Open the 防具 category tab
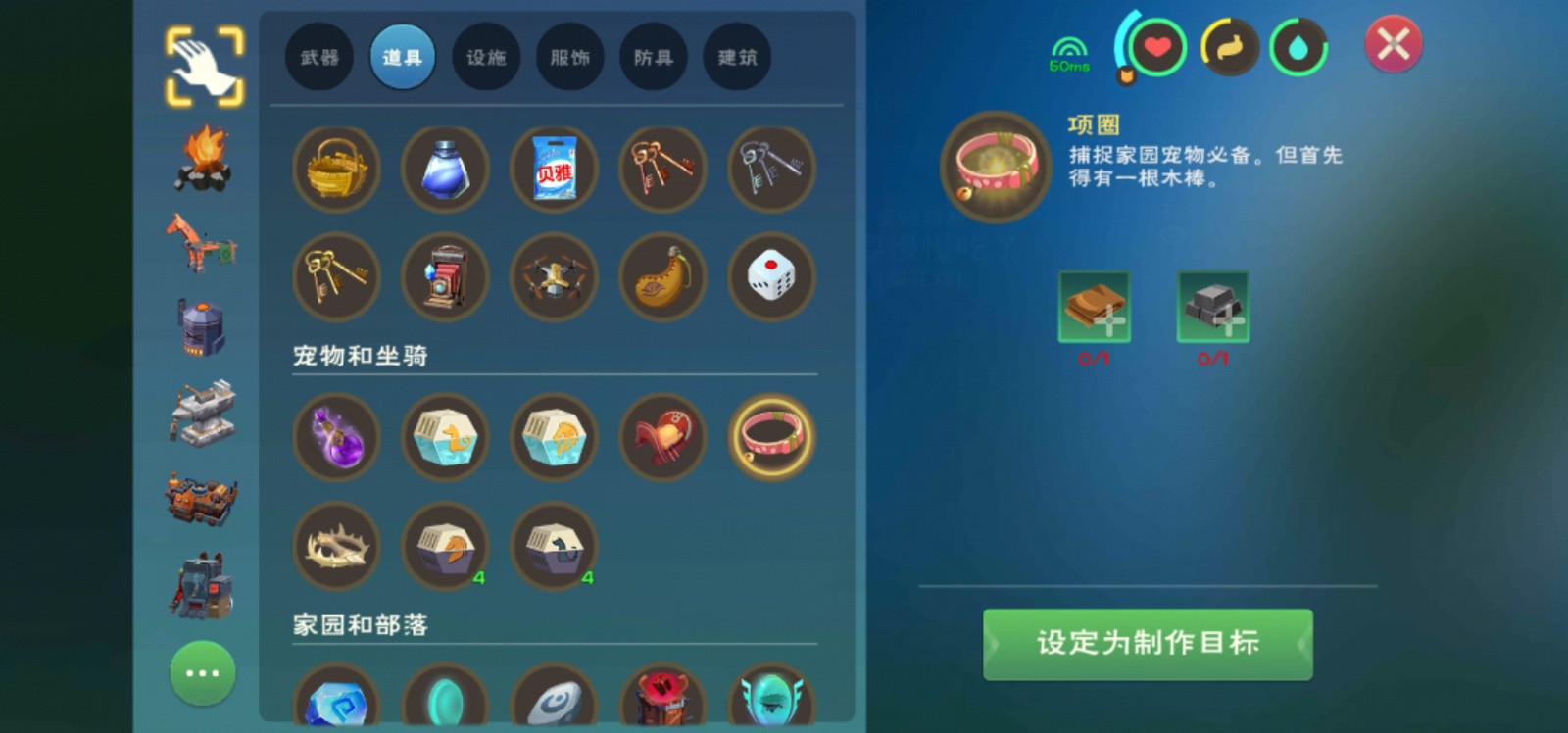The image size is (1568, 733). point(654,57)
